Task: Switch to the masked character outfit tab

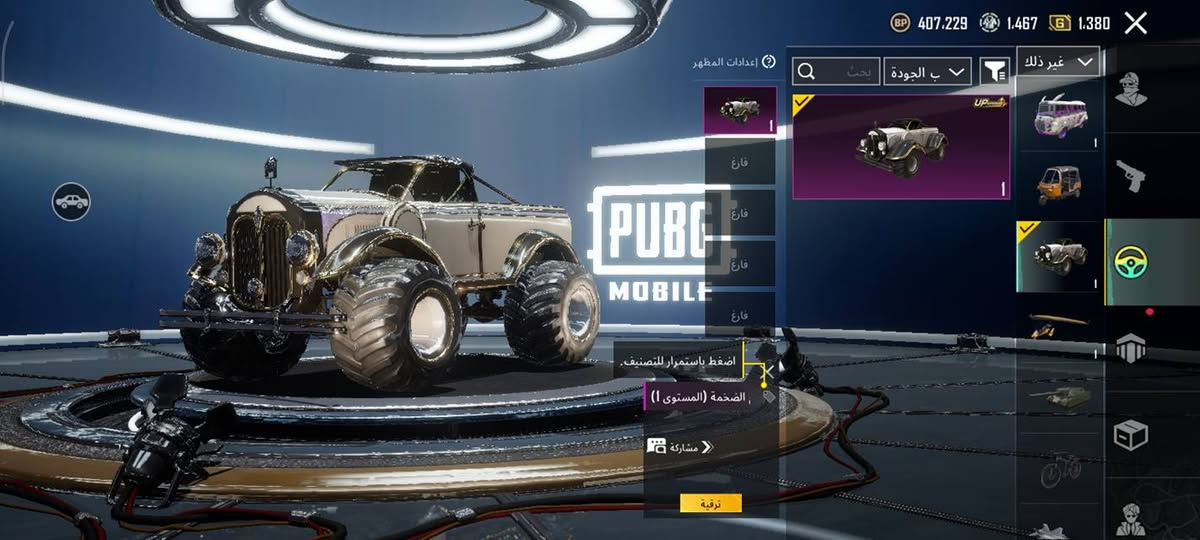Action: pyautogui.click(x=1131, y=90)
